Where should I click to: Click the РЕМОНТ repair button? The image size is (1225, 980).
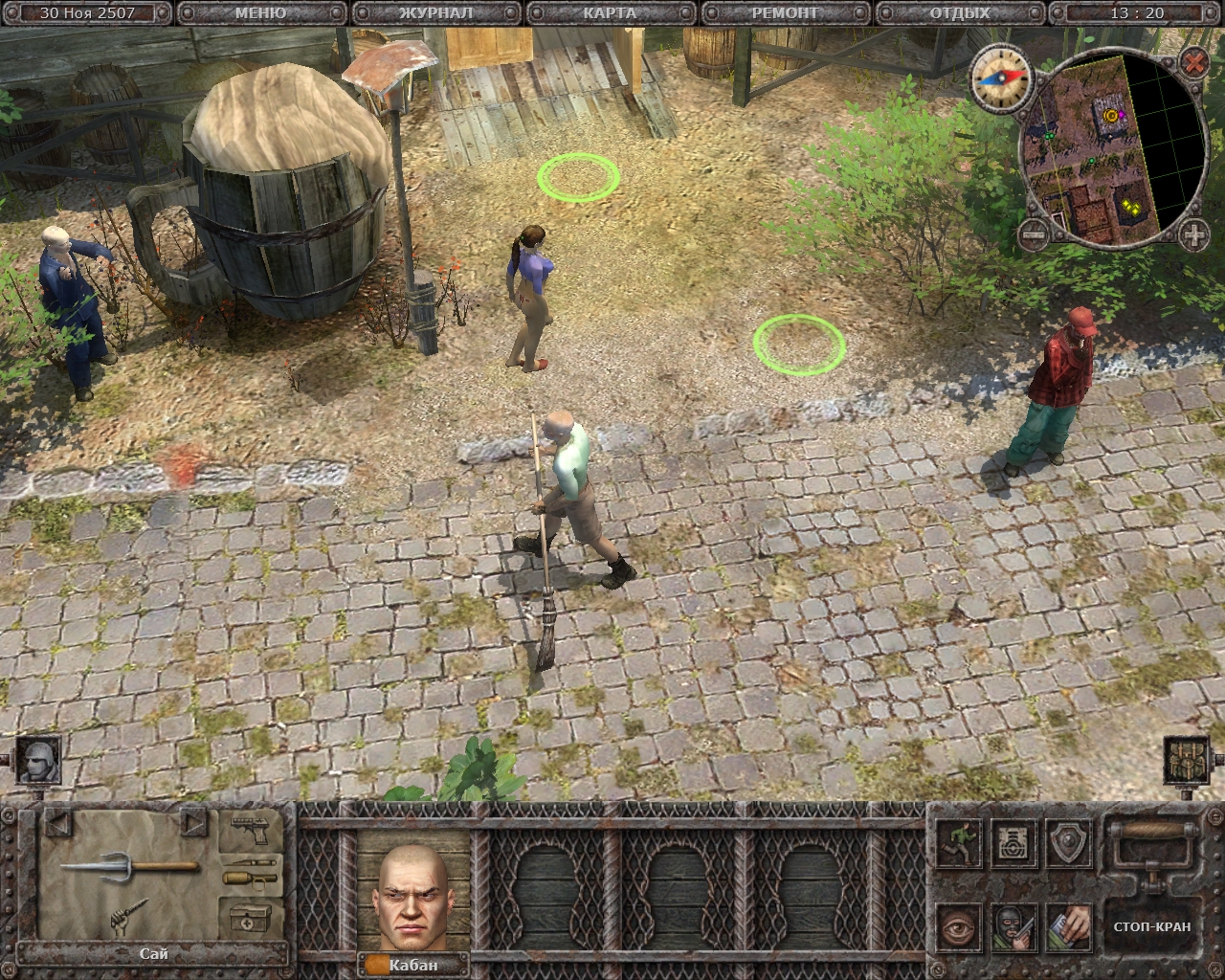[x=785, y=13]
